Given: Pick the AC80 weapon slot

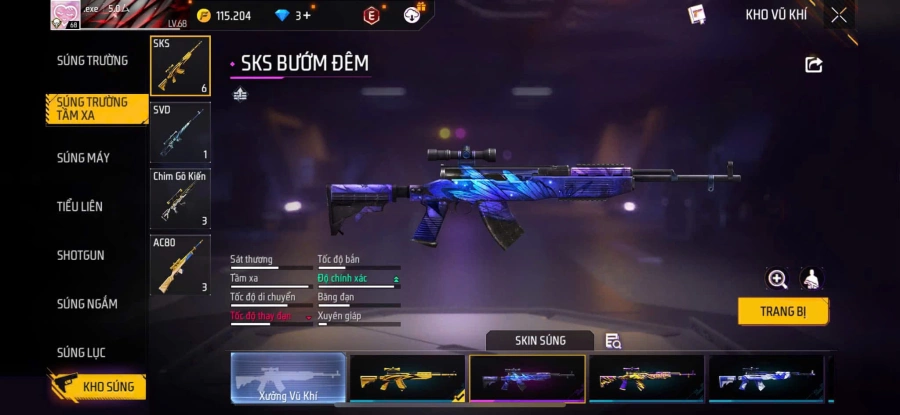Looking at the screenshot, I should (x=180, y=265).
